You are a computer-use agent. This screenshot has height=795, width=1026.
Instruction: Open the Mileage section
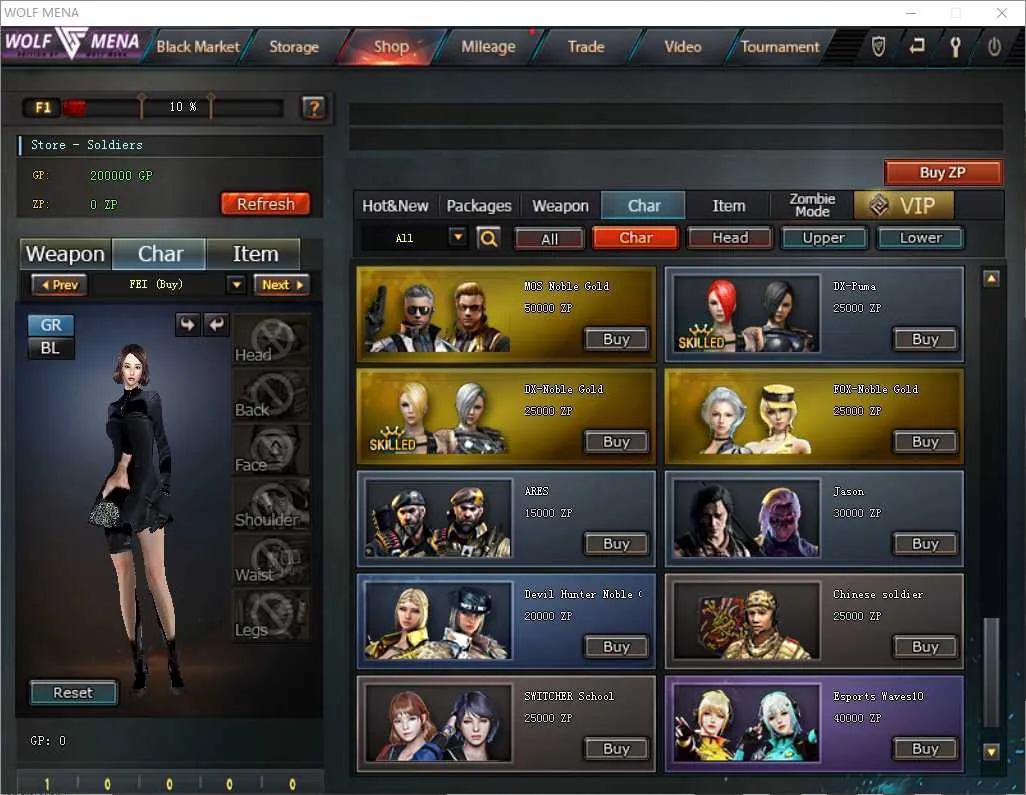(x=488, y=46)
